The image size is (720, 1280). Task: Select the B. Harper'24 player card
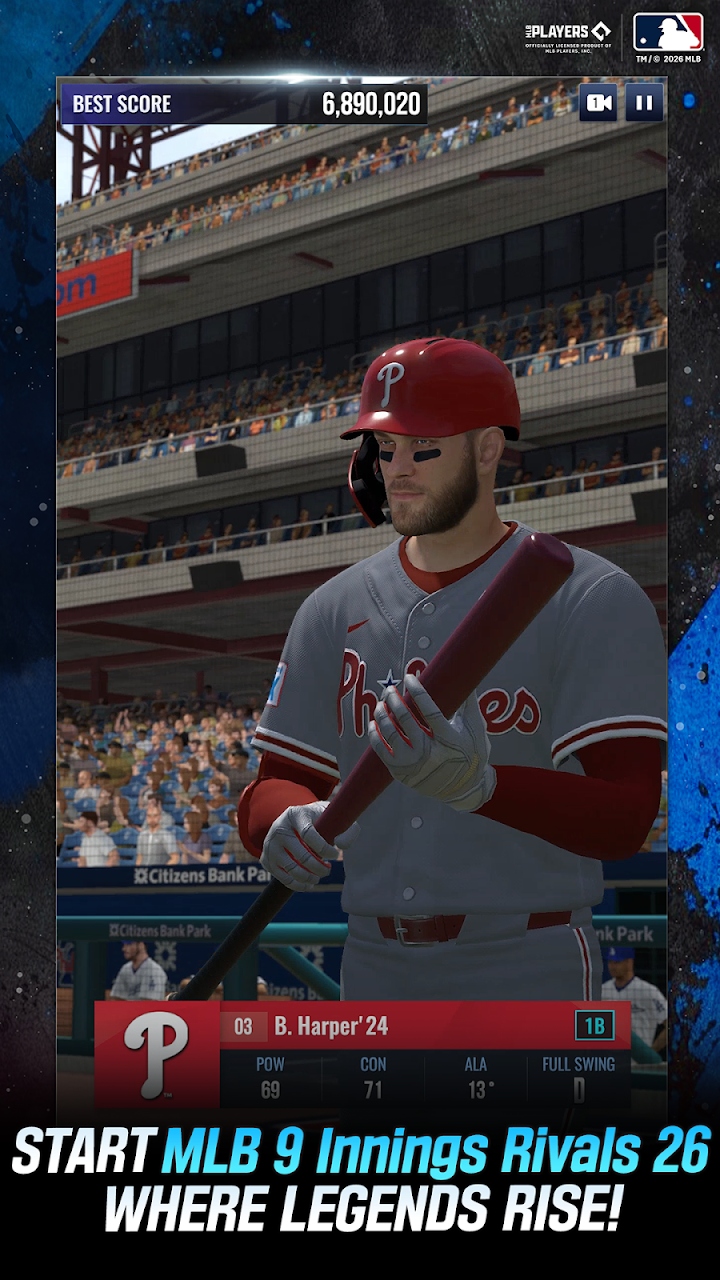pyautogui.click(x=363, y=1054)
